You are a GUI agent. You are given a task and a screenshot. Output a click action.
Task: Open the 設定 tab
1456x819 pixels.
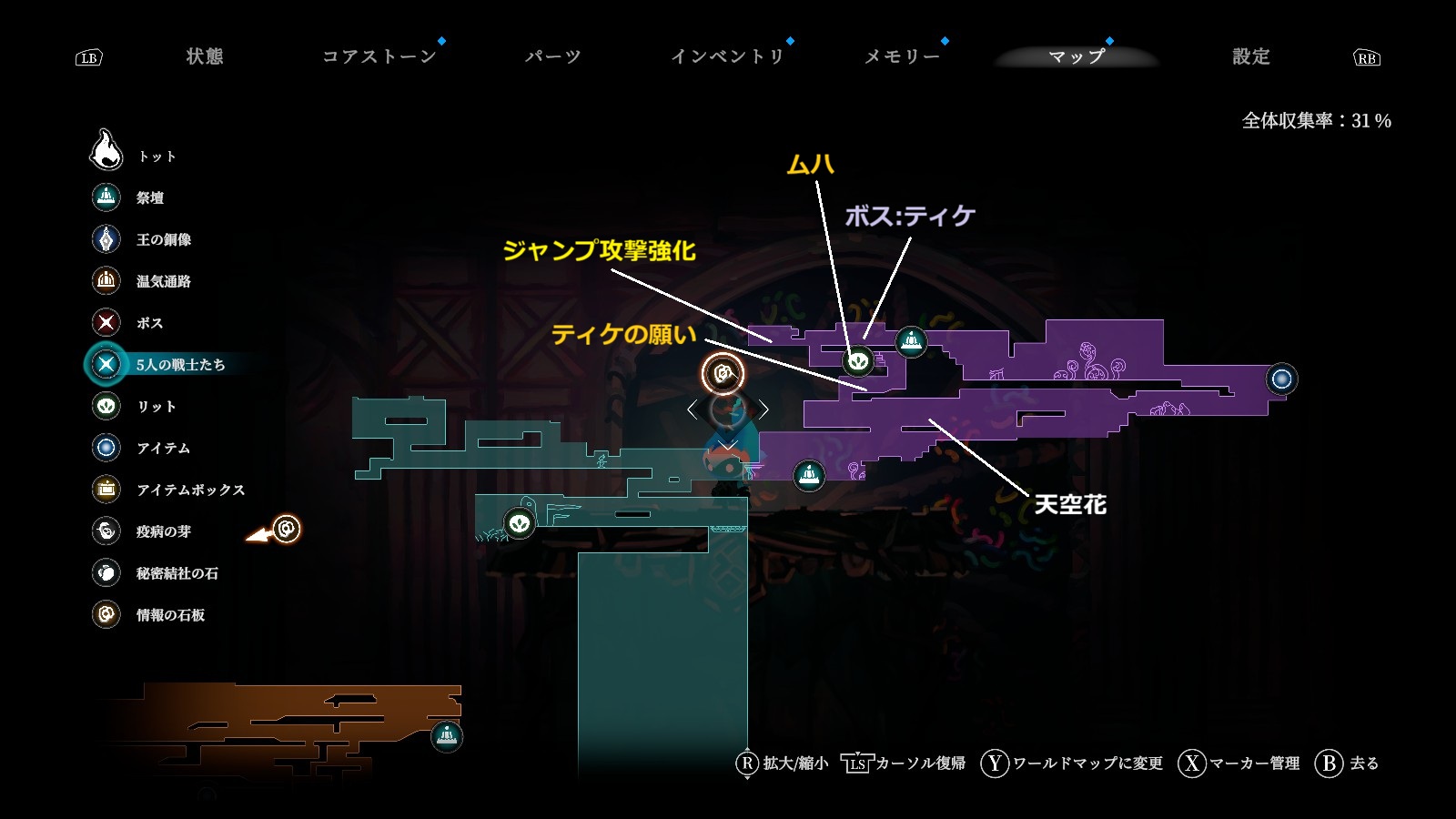point(1250,56)
